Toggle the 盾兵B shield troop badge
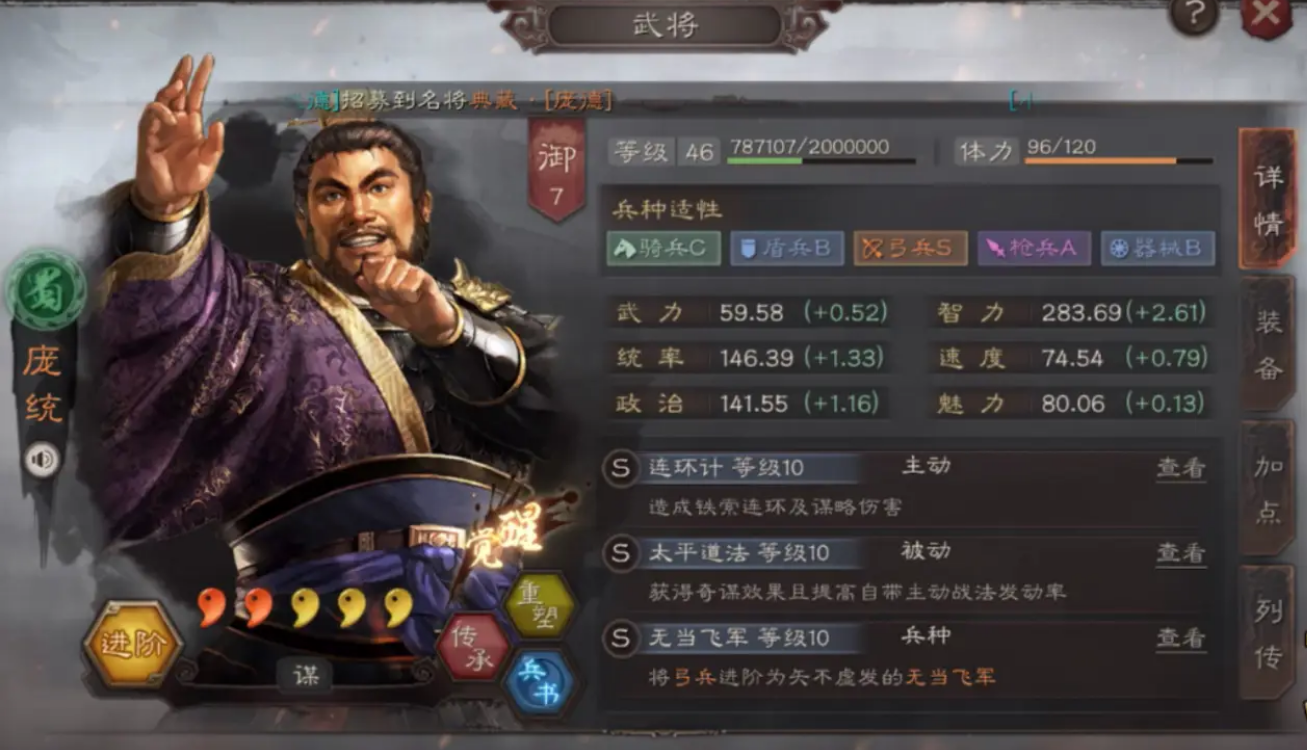This screenshot has height=750, width=1307. (786, 249)
